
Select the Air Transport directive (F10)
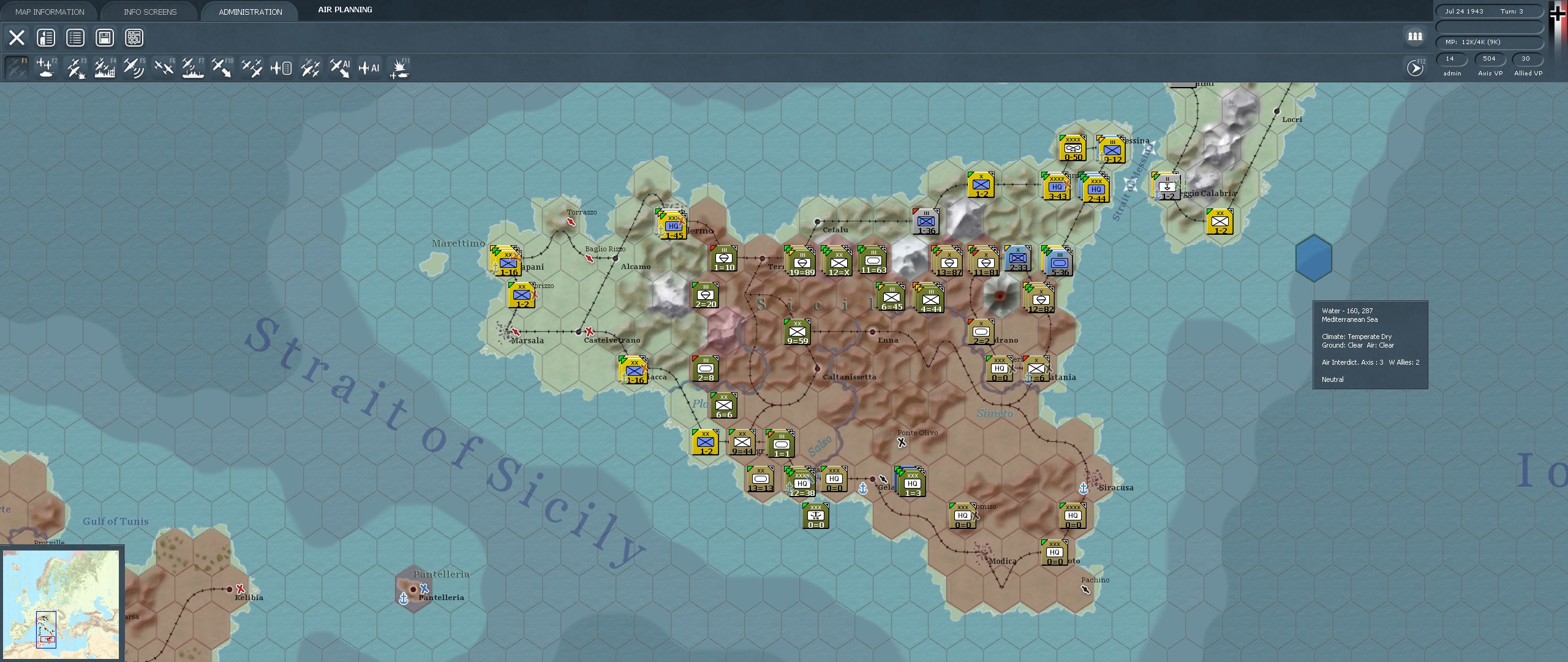[x=222, y=67]
